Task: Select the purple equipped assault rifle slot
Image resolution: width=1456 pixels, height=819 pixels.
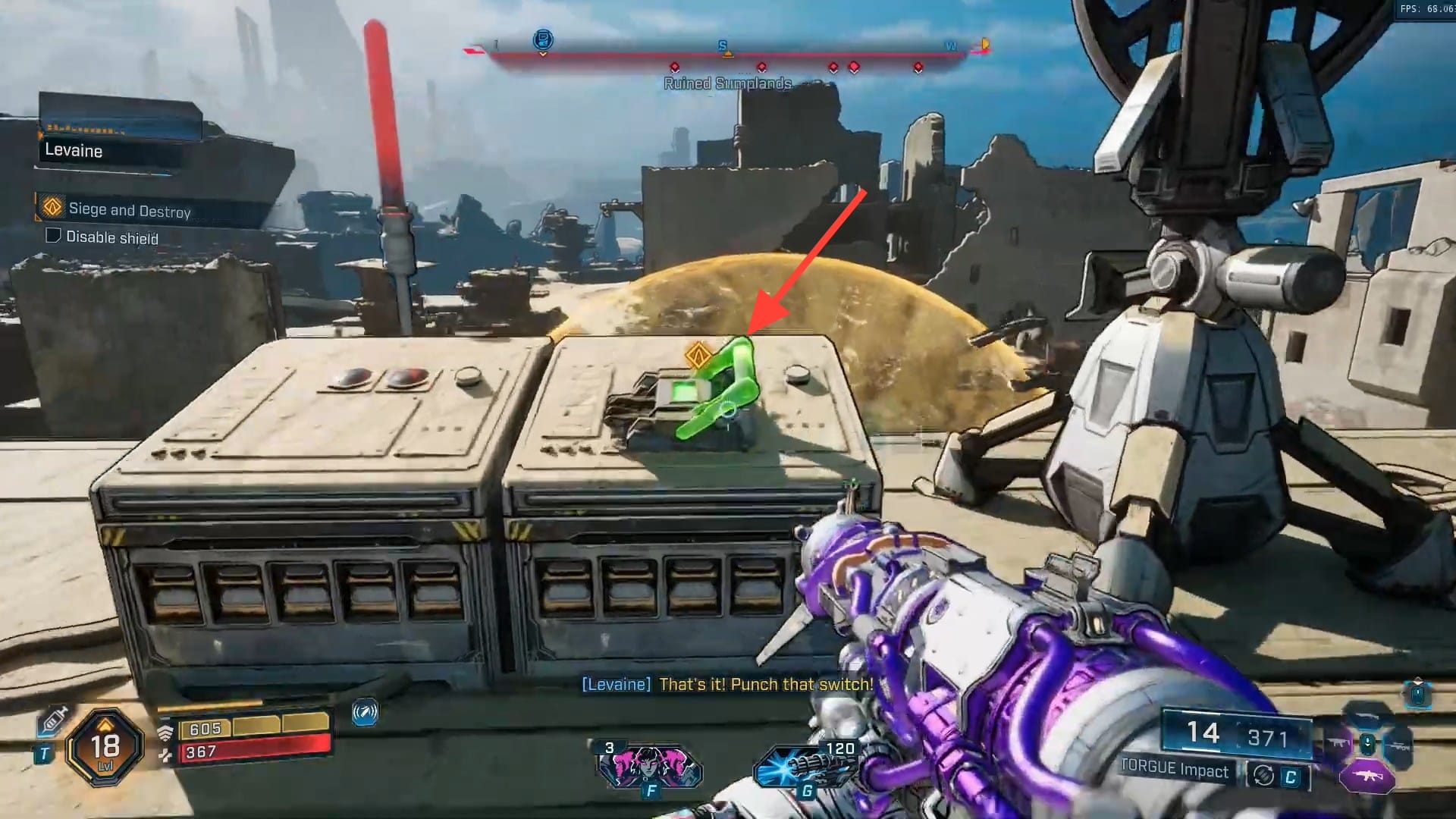Action: click(1367, 777)
